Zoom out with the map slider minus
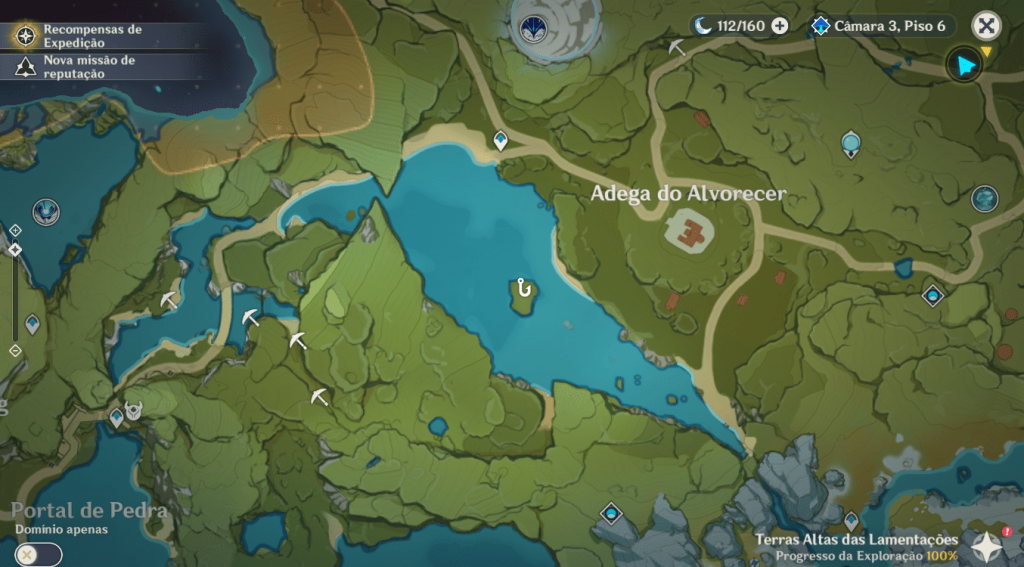 click(15, 350)
